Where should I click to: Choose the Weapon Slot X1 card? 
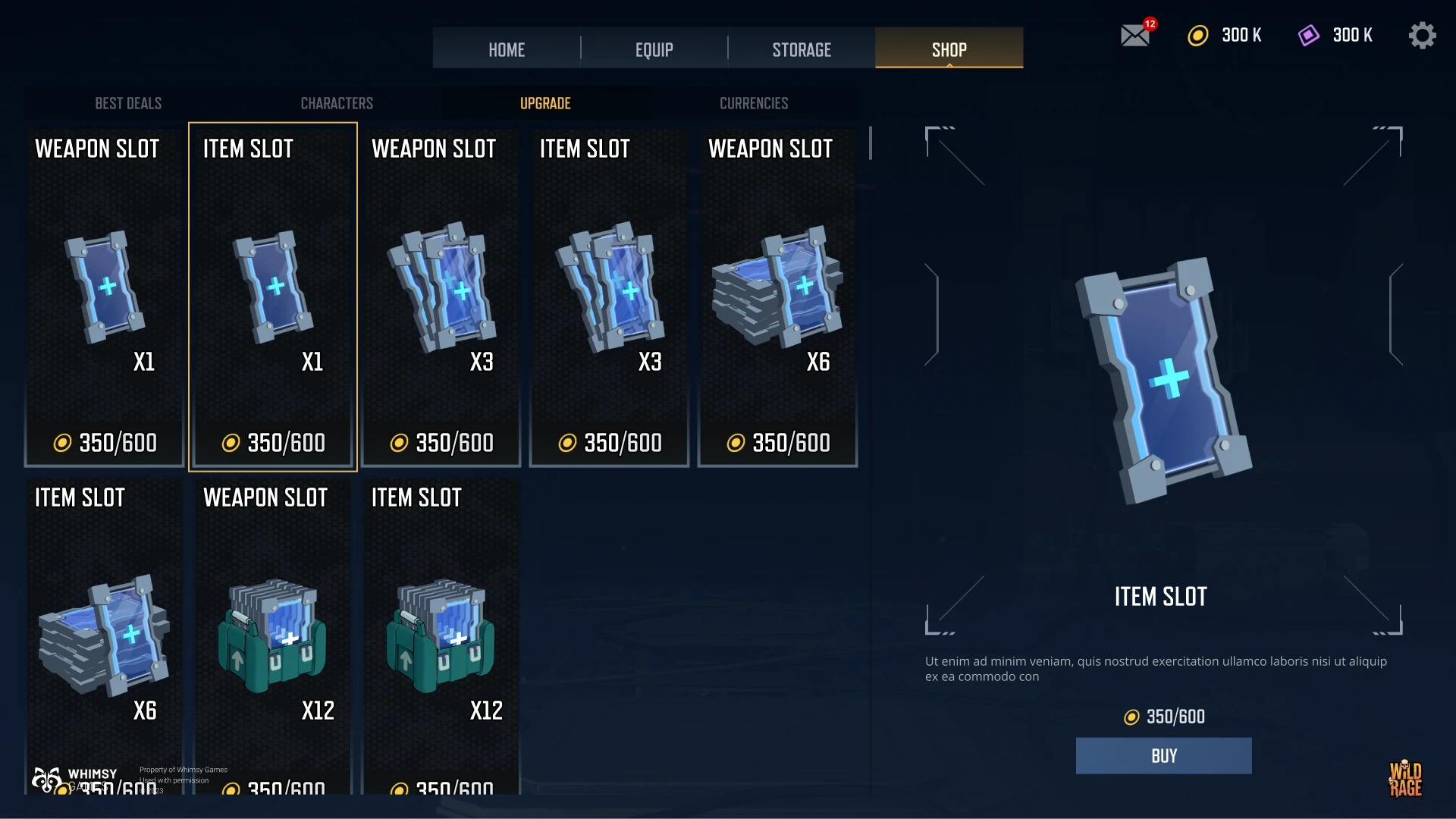click(x=105, y=297)
